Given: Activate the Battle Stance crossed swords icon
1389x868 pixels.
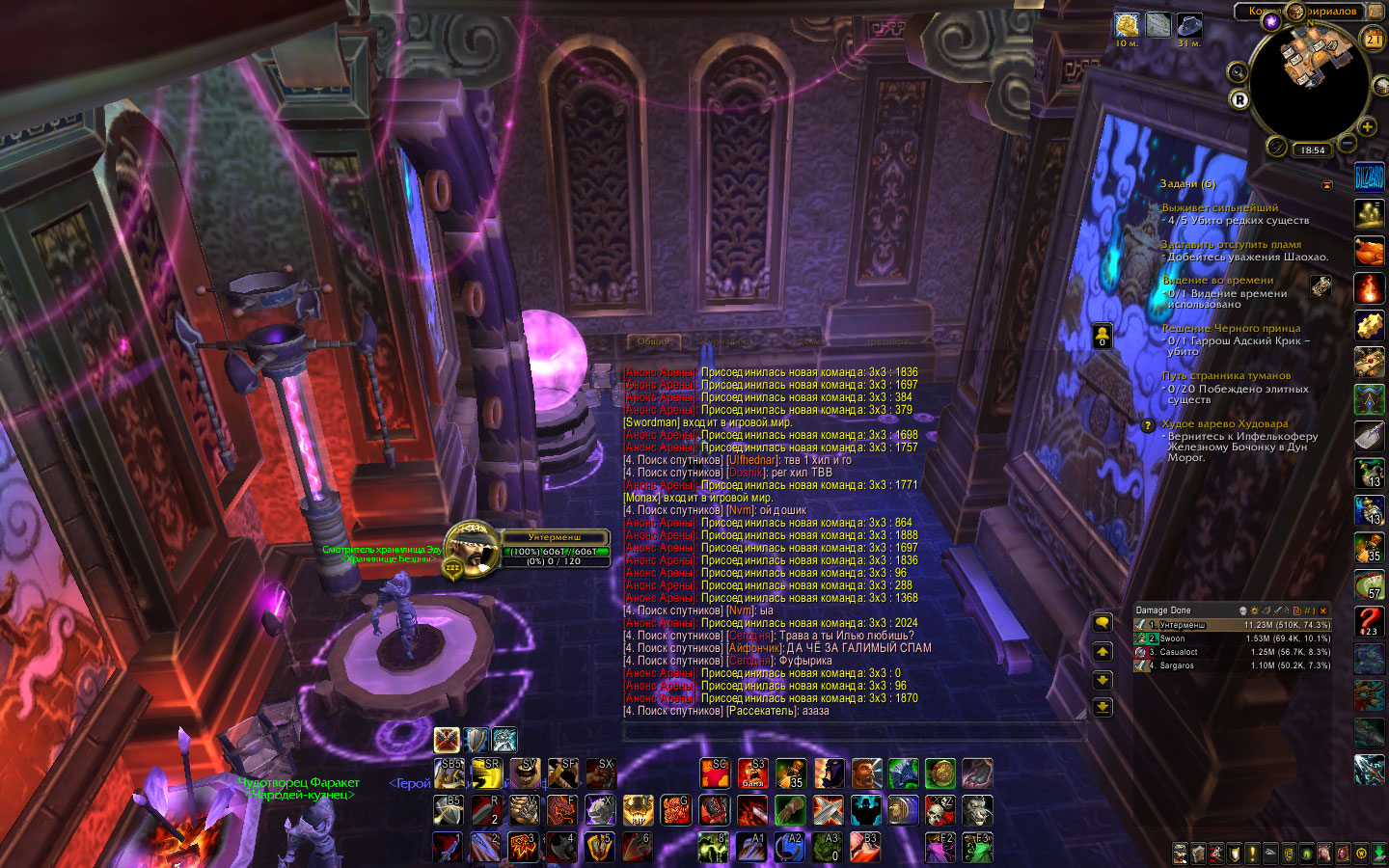Looking at the screenshot, I should tap(447, 740).
